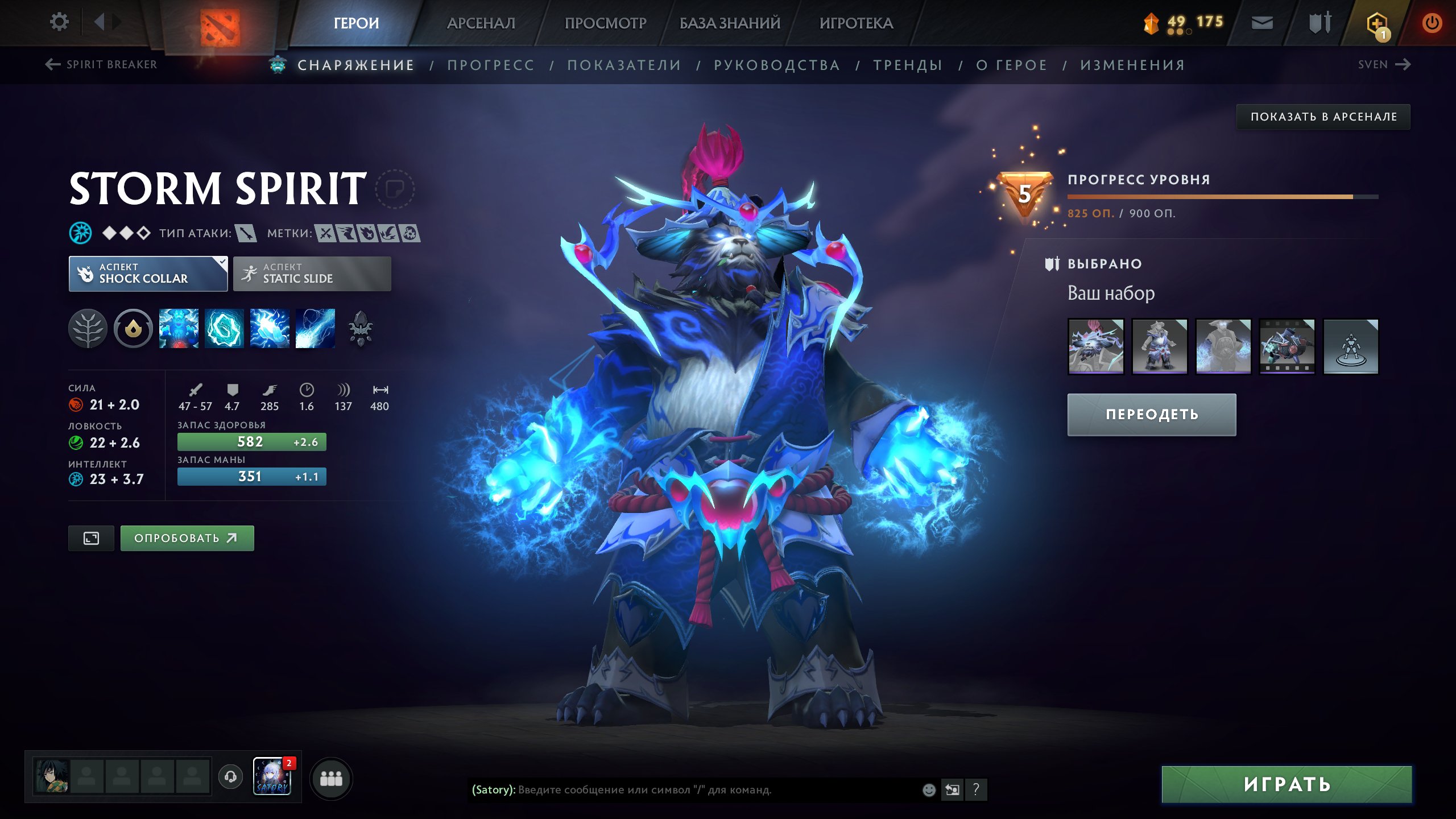Switch to the Static Slide aspect
The width and height of the screenshot is (1456, 819).
tap(312, 274)
